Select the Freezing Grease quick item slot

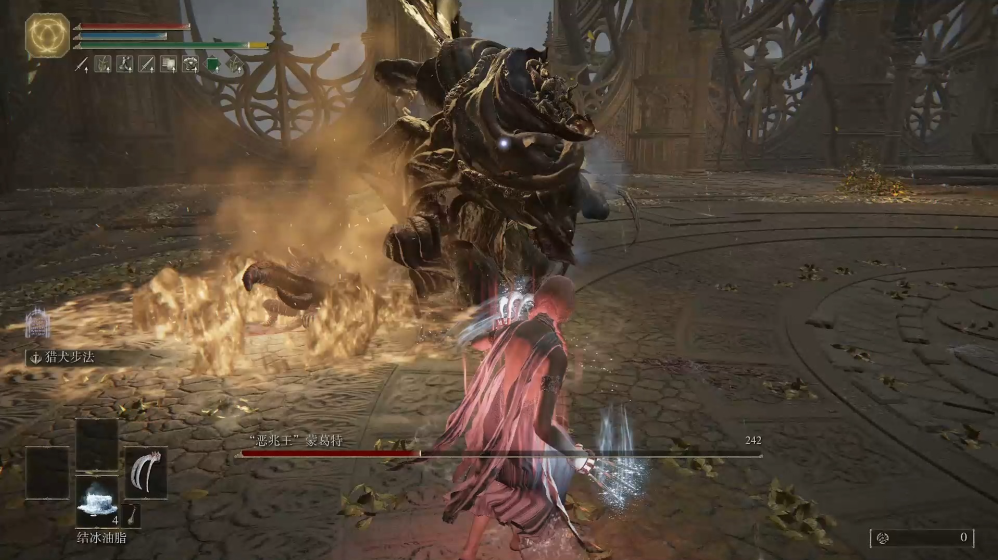coord(97,498)
